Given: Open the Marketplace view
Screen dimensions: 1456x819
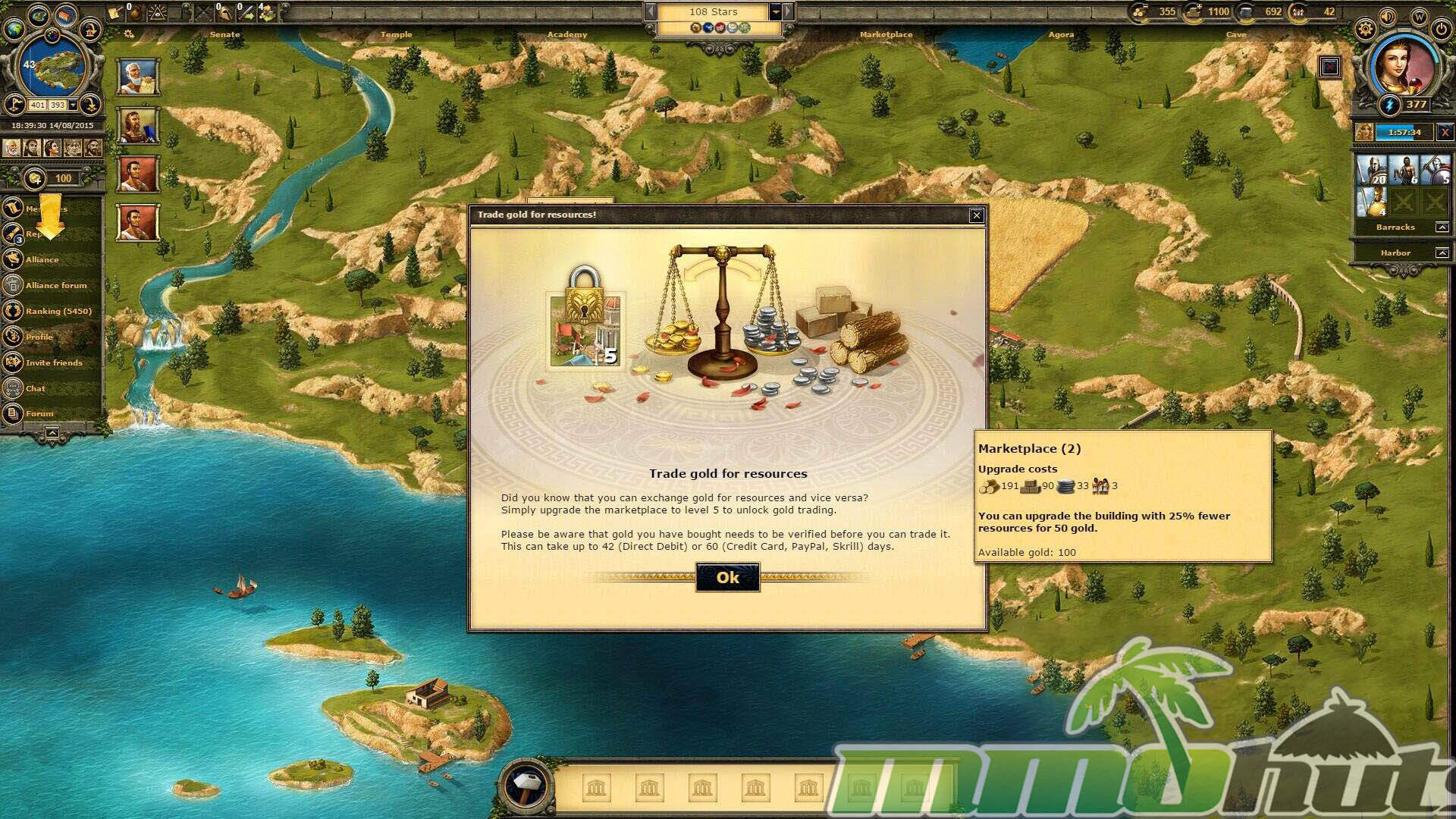Looking at the screenshot, I should point(886,34).
